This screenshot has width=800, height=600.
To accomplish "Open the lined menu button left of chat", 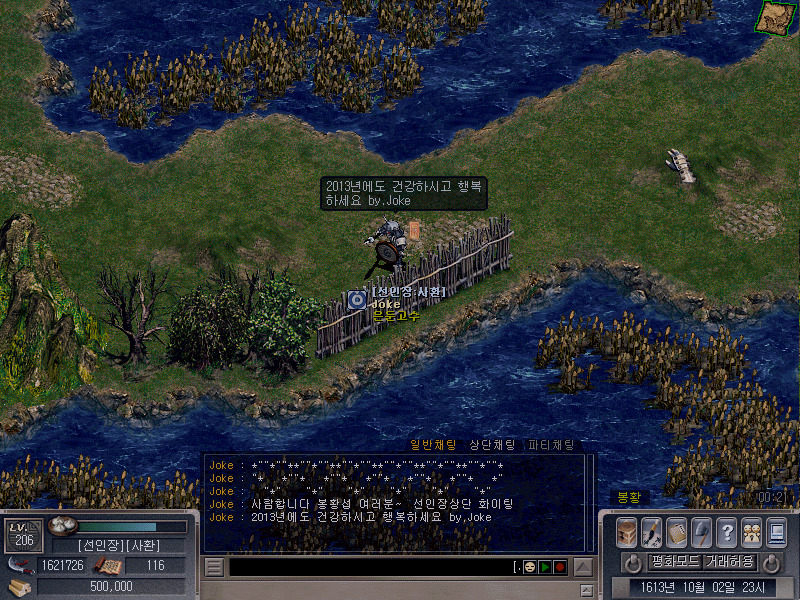I will coord(214,567).
